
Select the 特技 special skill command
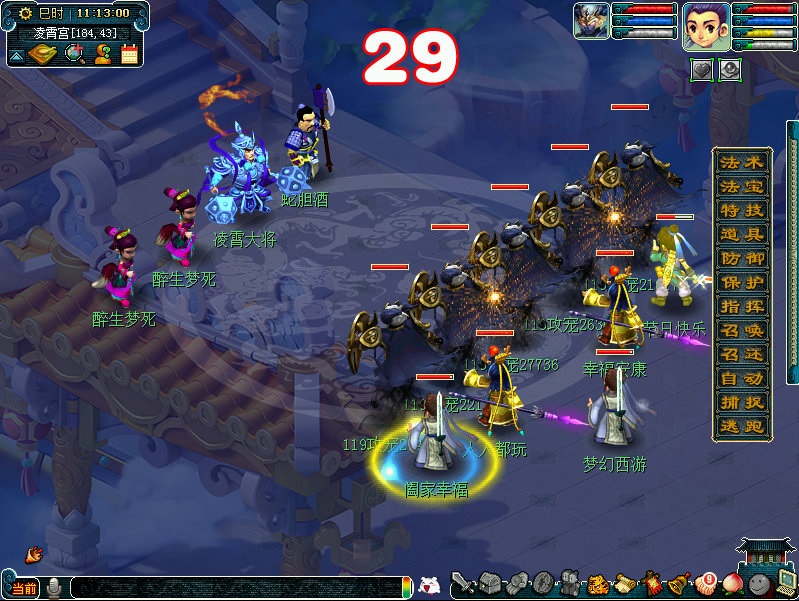[x=742, y=210]
